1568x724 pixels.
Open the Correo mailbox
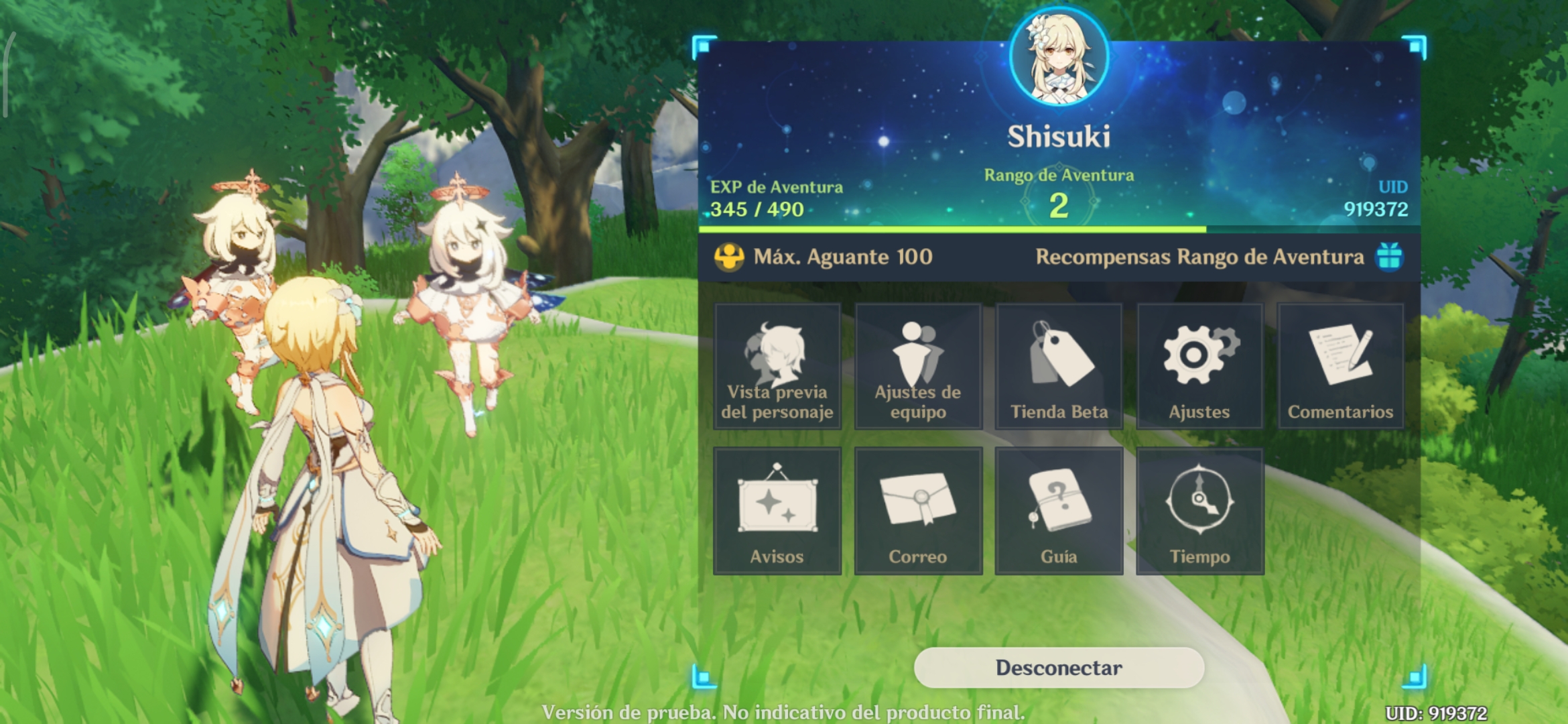point(918,511)
